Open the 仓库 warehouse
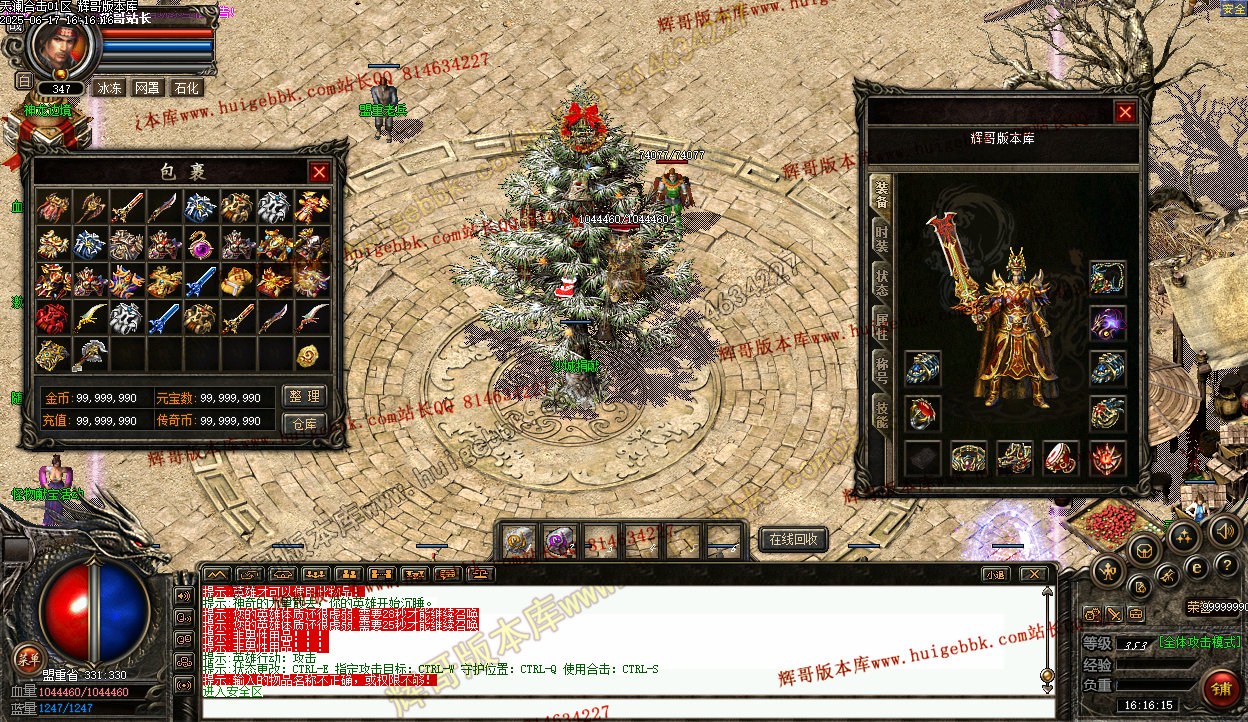This screenshot has width=1248, height=722. click(x=304, y=423)
